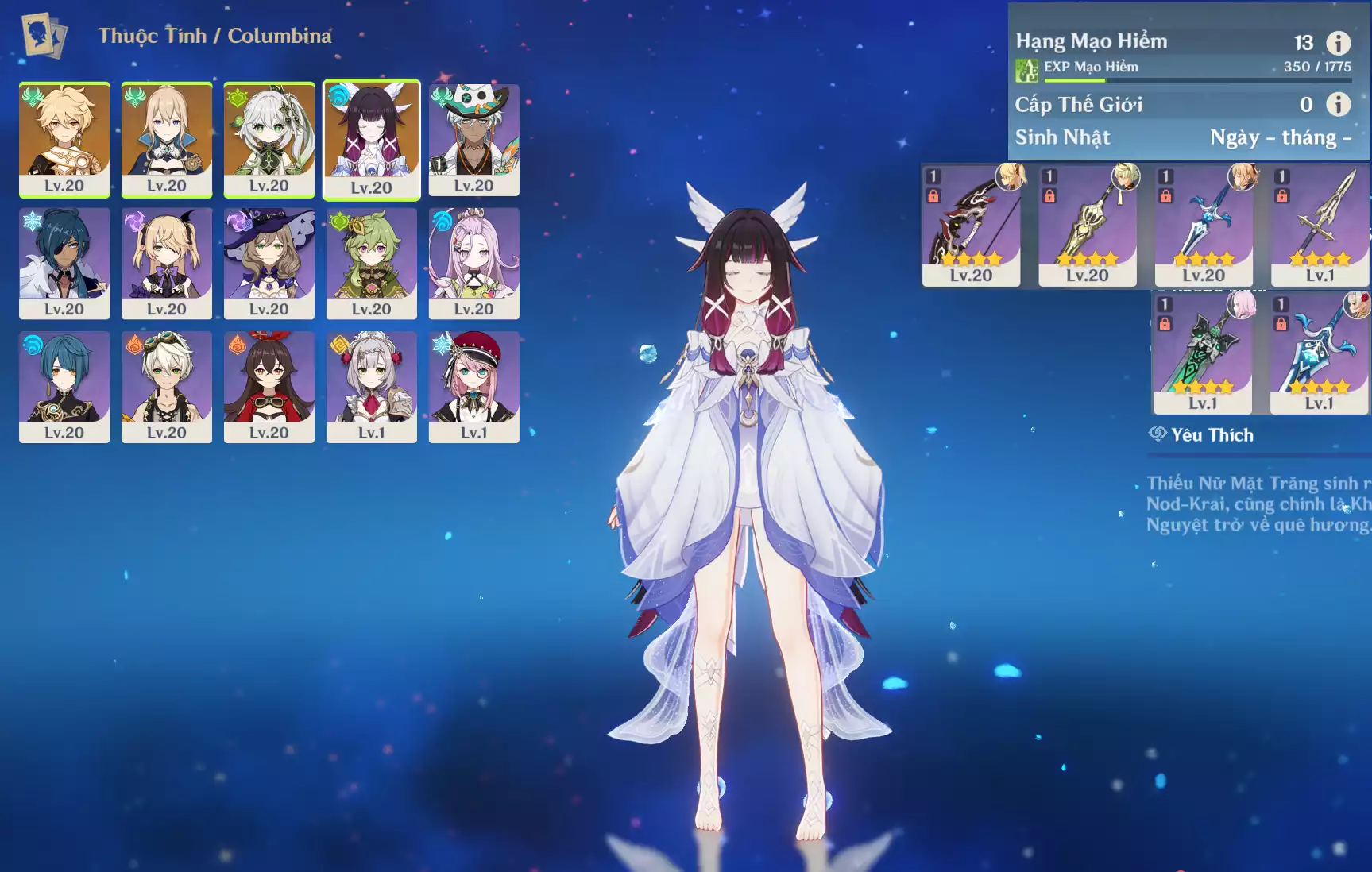The width and height of the screenshot is (1372, 872).
Task: Select Fischl's character portrait
Action: coord(167,263)
